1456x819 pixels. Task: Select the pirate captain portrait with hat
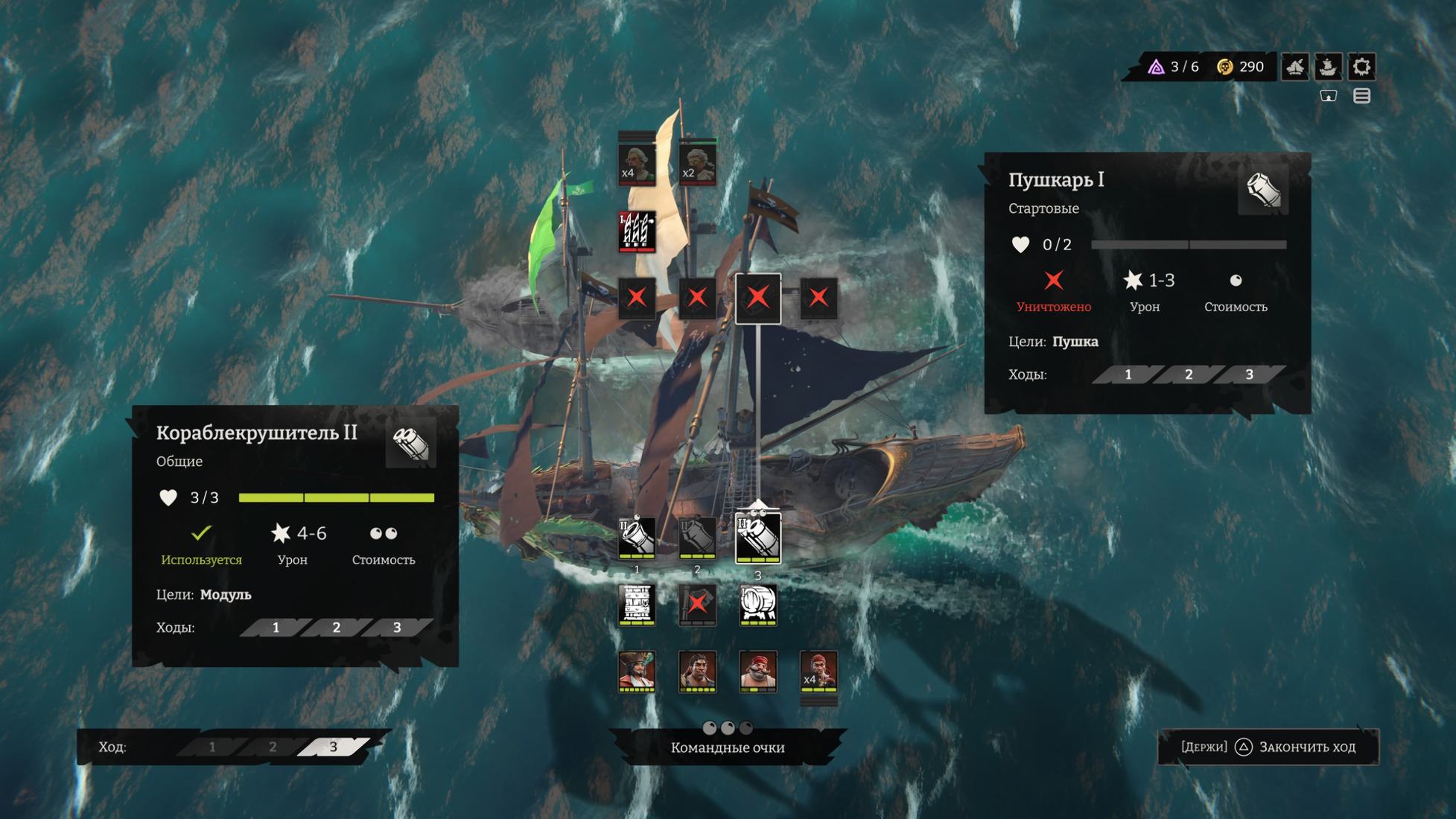637,671
